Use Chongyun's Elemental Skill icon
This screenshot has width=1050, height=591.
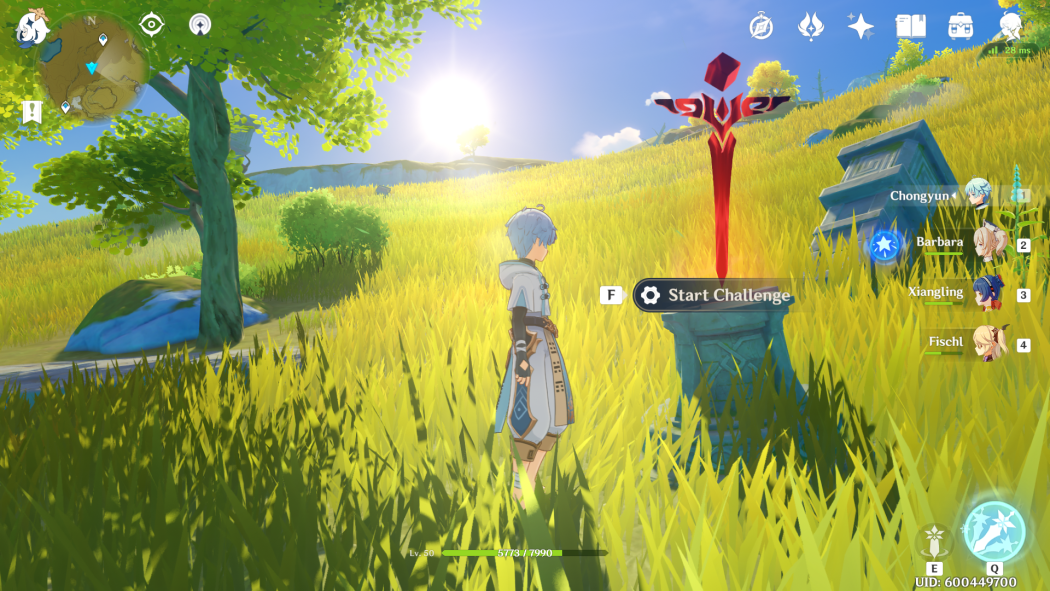pos(934,541)
